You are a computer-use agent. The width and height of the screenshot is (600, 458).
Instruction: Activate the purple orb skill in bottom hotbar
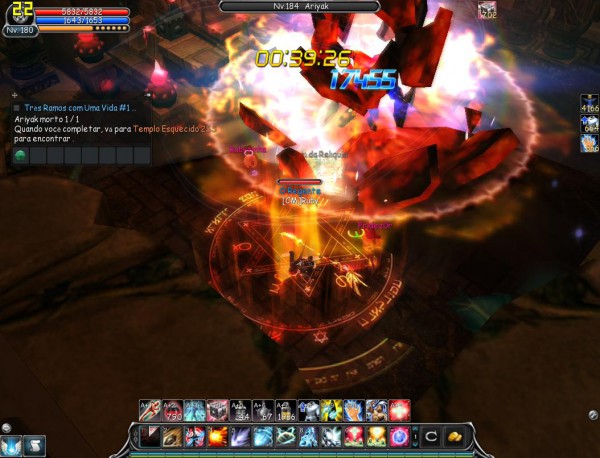click(398, 437)
